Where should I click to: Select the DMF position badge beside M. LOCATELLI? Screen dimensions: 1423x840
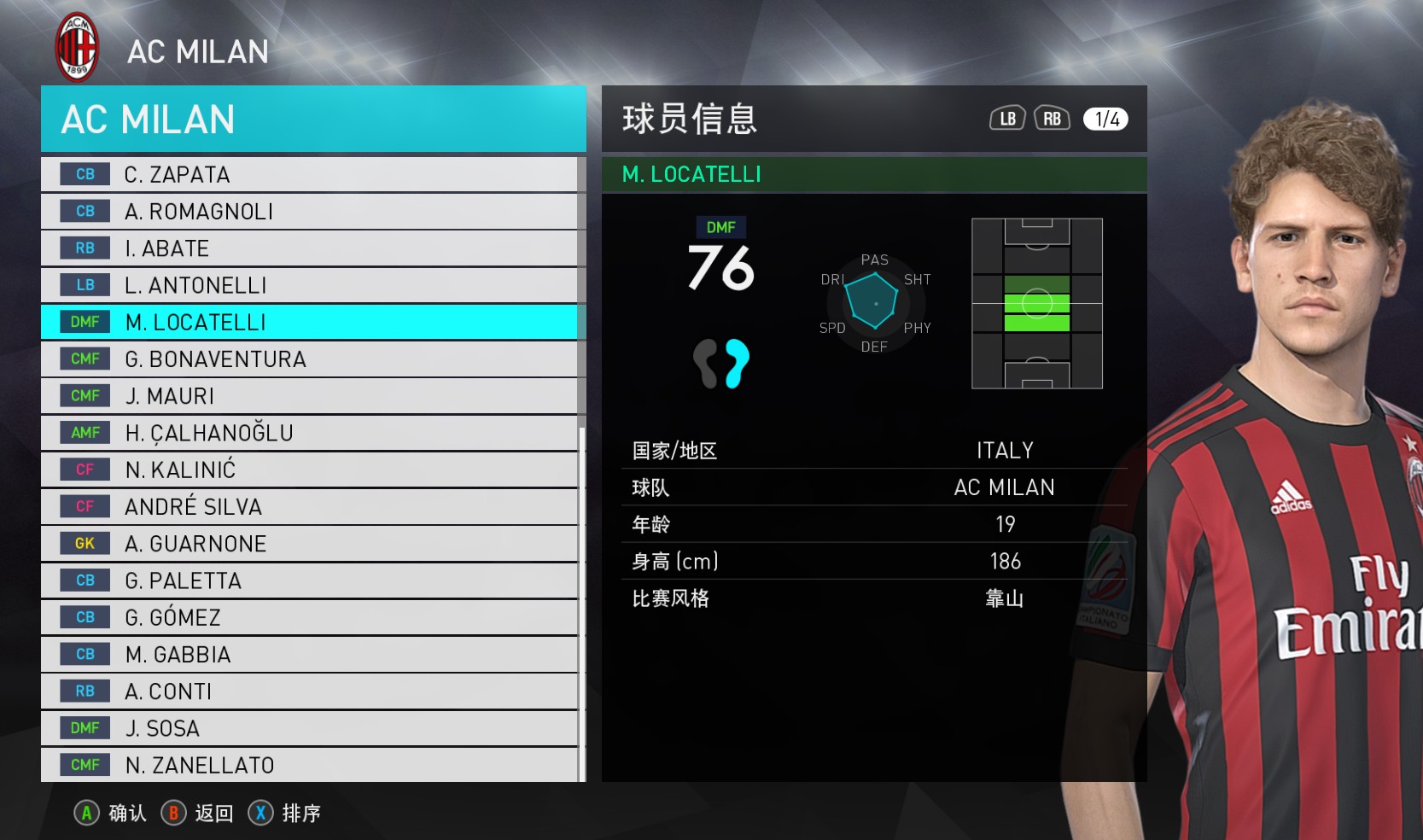(x=83, y=322)
